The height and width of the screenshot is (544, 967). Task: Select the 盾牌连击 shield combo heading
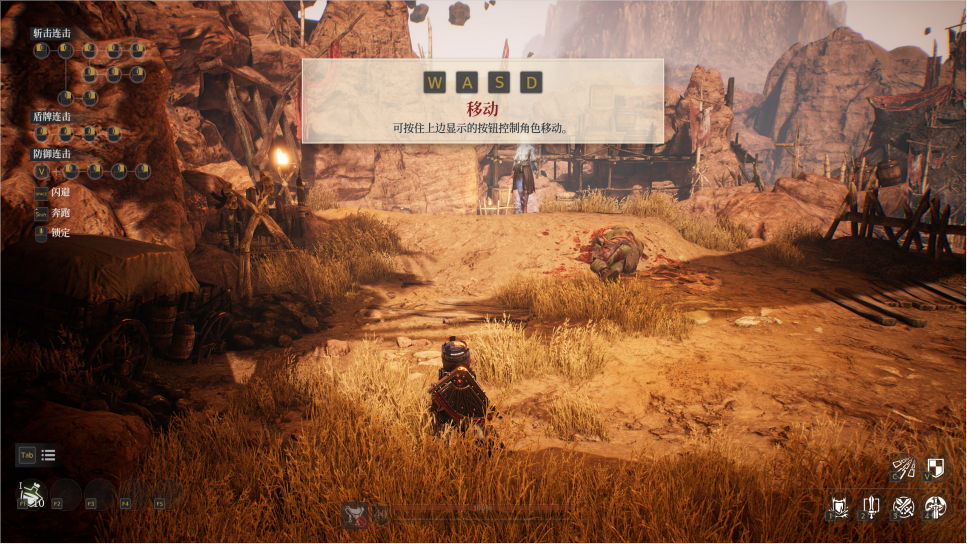coord(52,117)
